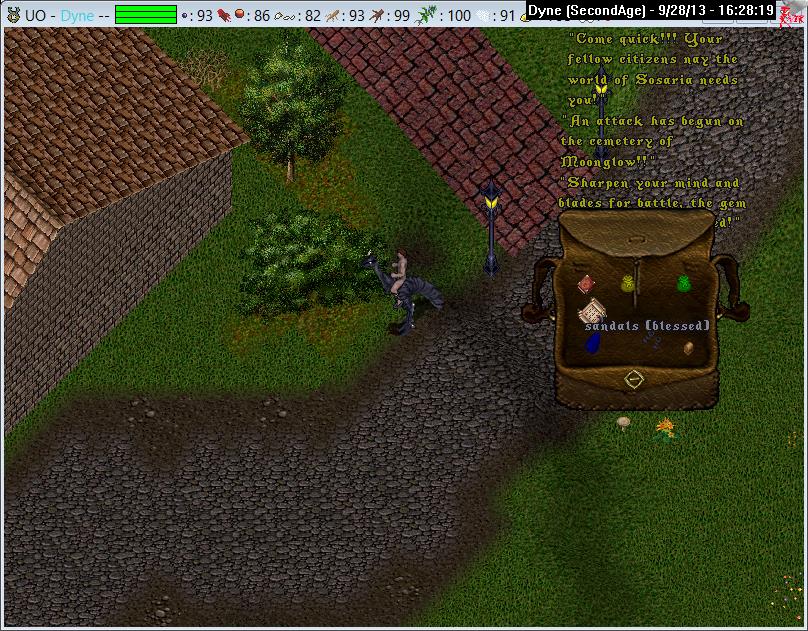Select the blue robe item in the backpack
The image size is (808, 631).
coord(592,343)
